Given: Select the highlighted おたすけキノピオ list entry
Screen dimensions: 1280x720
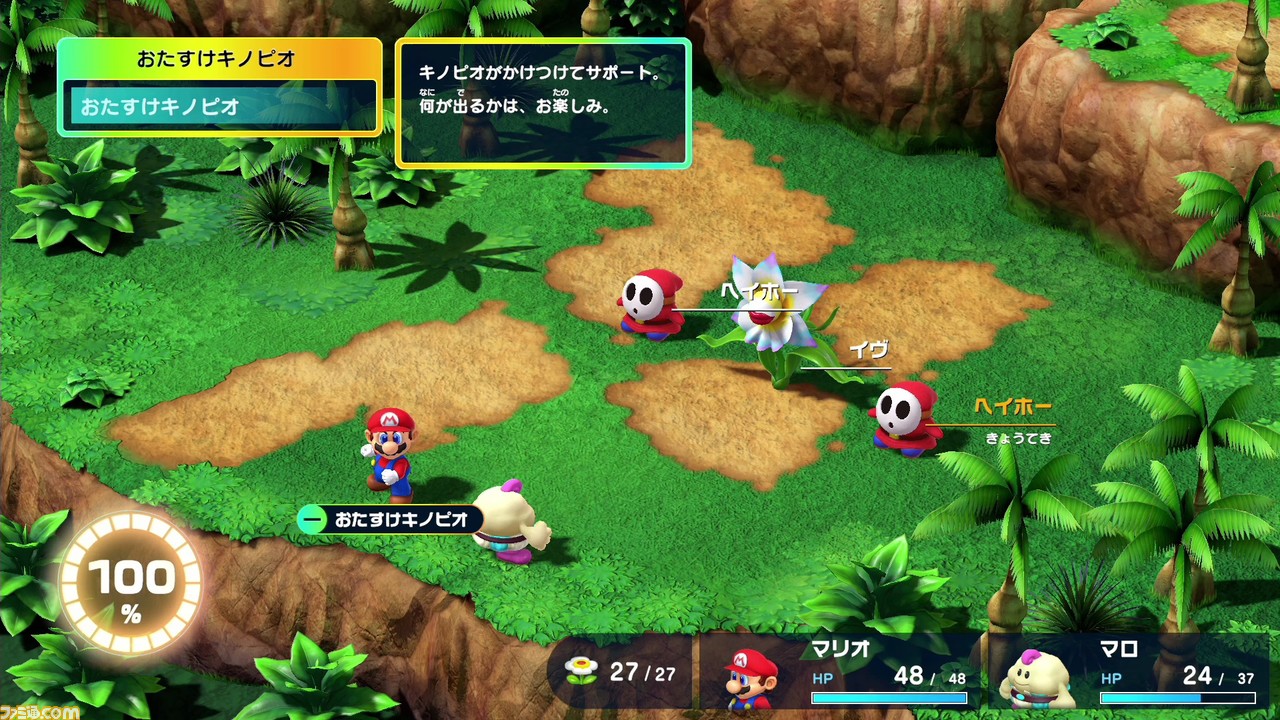Looking at the screenshot, I should (x=220, y=106).
